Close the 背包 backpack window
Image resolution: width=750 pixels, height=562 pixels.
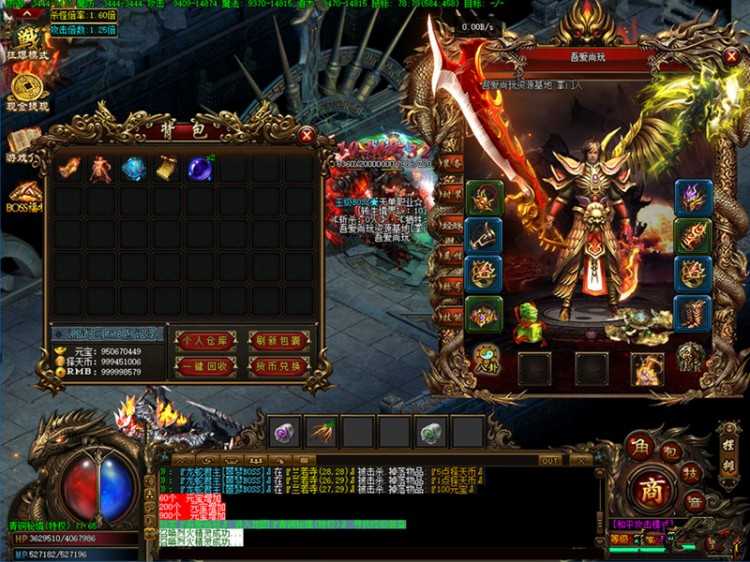click(x=307, y=134)
